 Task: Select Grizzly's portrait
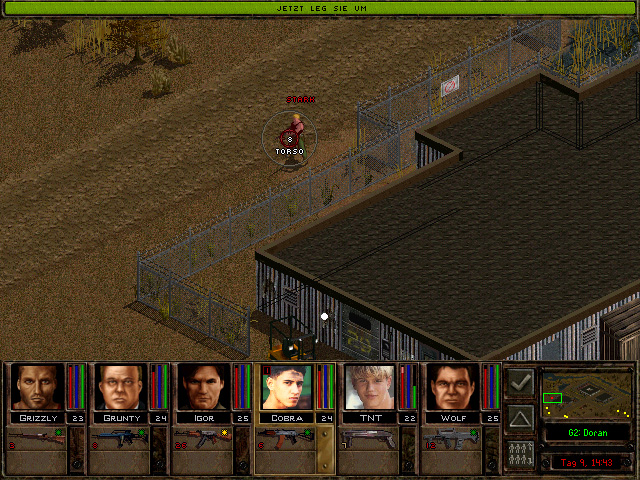click(x=38, y=386)
